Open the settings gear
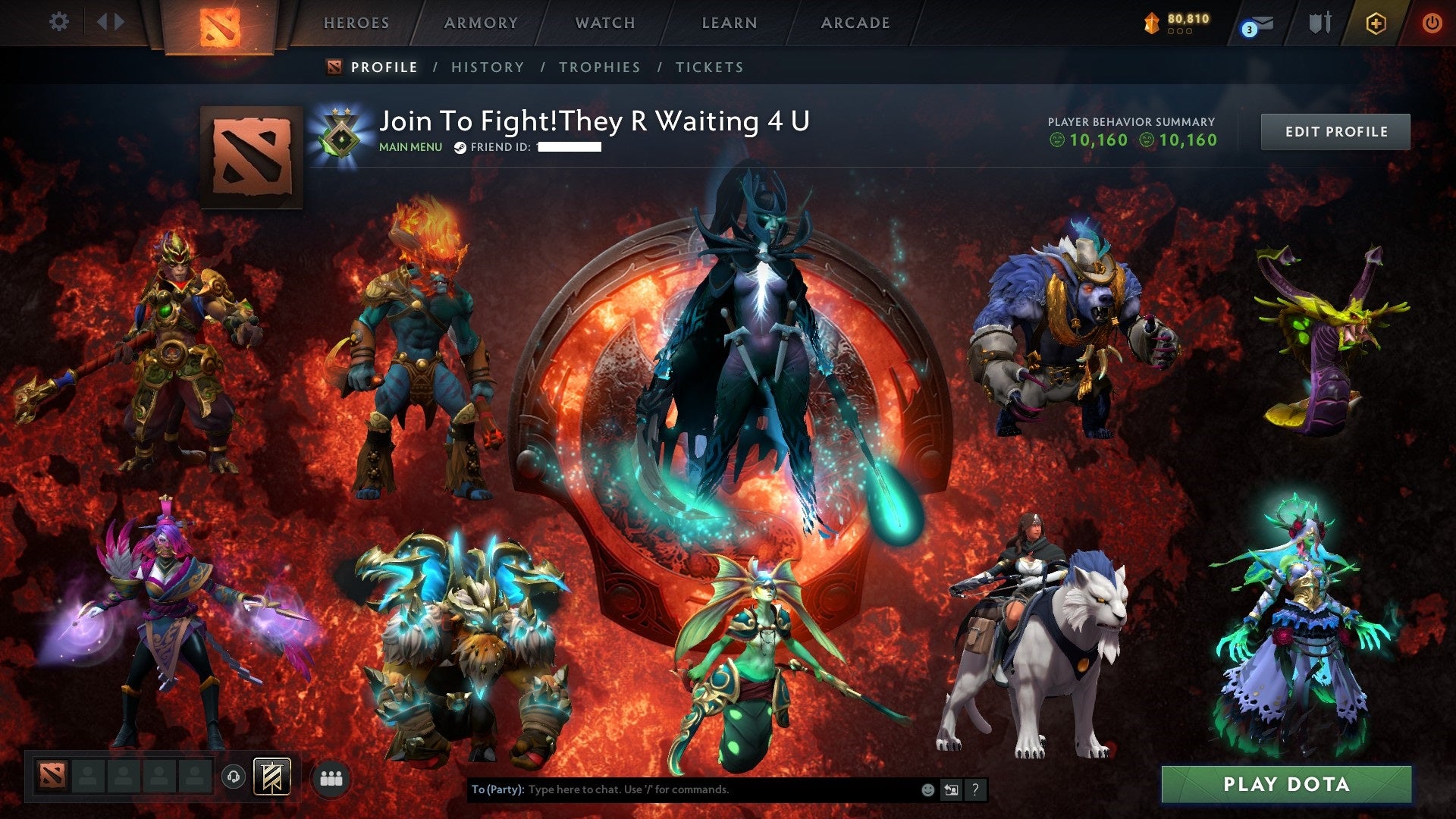Image resolution: width=1456 pixels, height=819 pixels. 59,21
